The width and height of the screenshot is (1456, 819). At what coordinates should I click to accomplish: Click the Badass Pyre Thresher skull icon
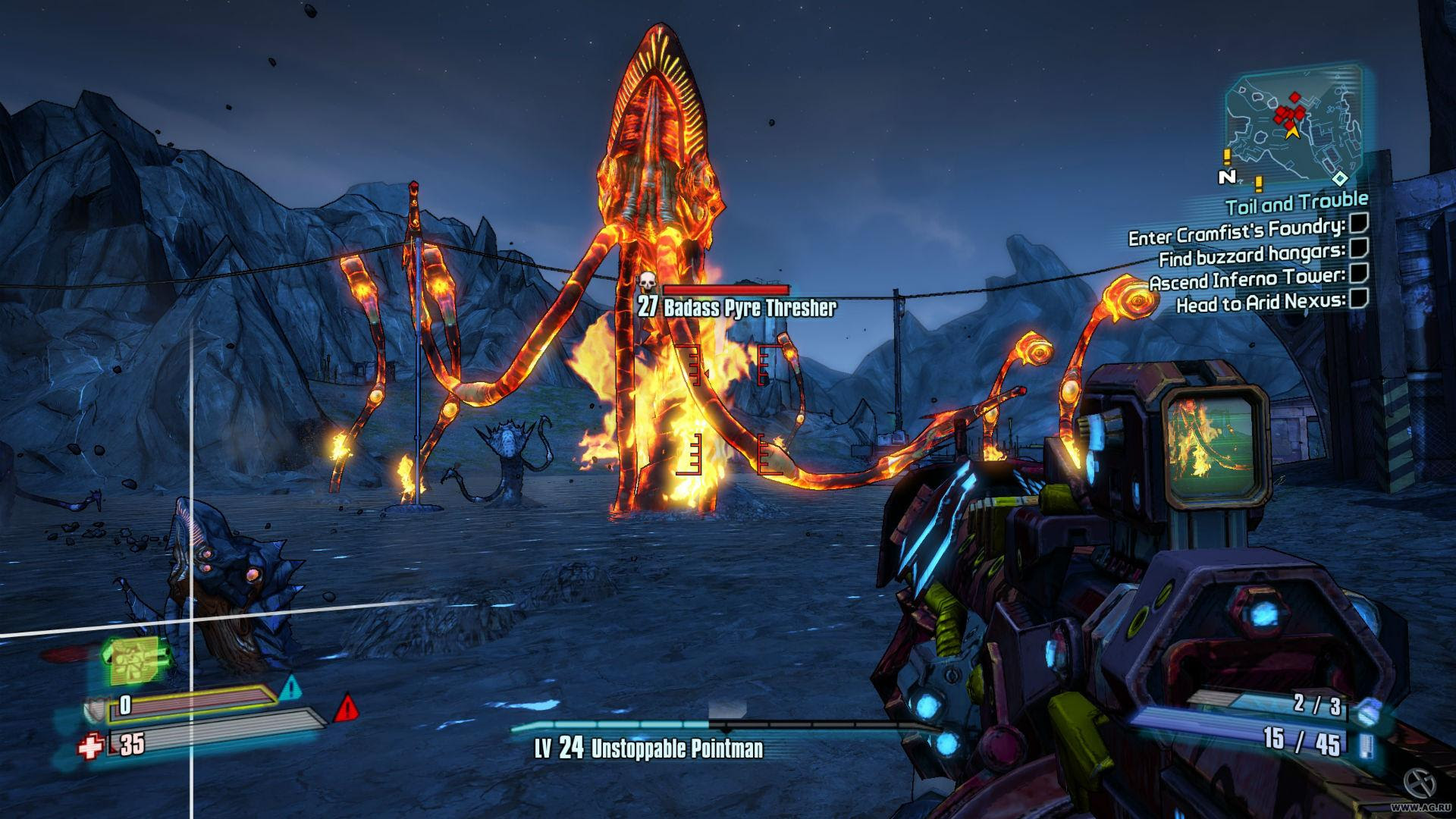point(646,284)
